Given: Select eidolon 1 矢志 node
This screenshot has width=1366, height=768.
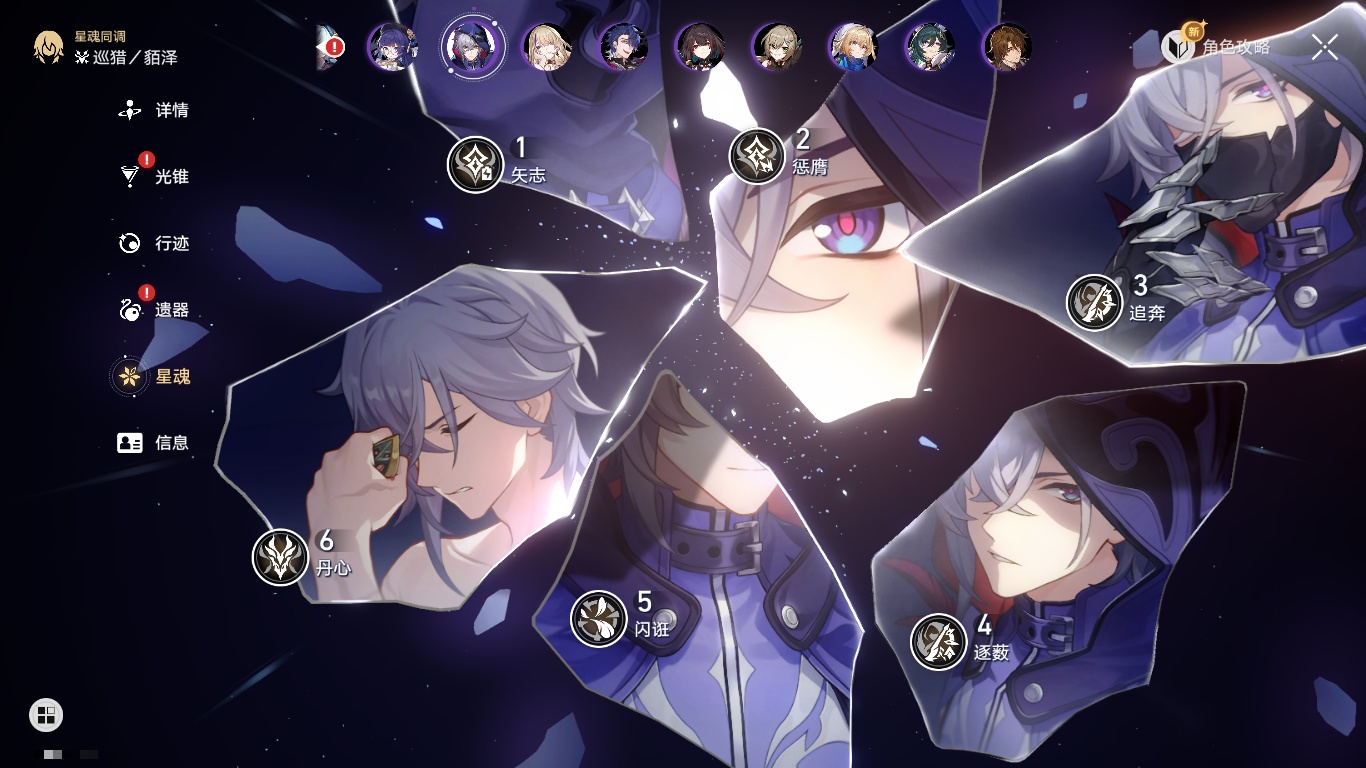Looking at the screenshot, I should [x=475, y=164].
